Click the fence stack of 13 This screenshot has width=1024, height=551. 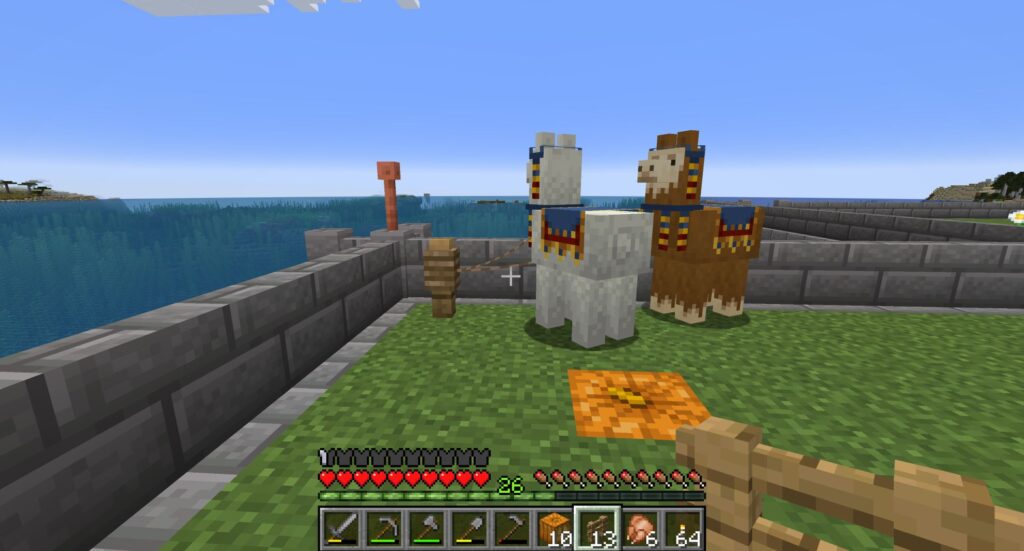click(598, 528)
